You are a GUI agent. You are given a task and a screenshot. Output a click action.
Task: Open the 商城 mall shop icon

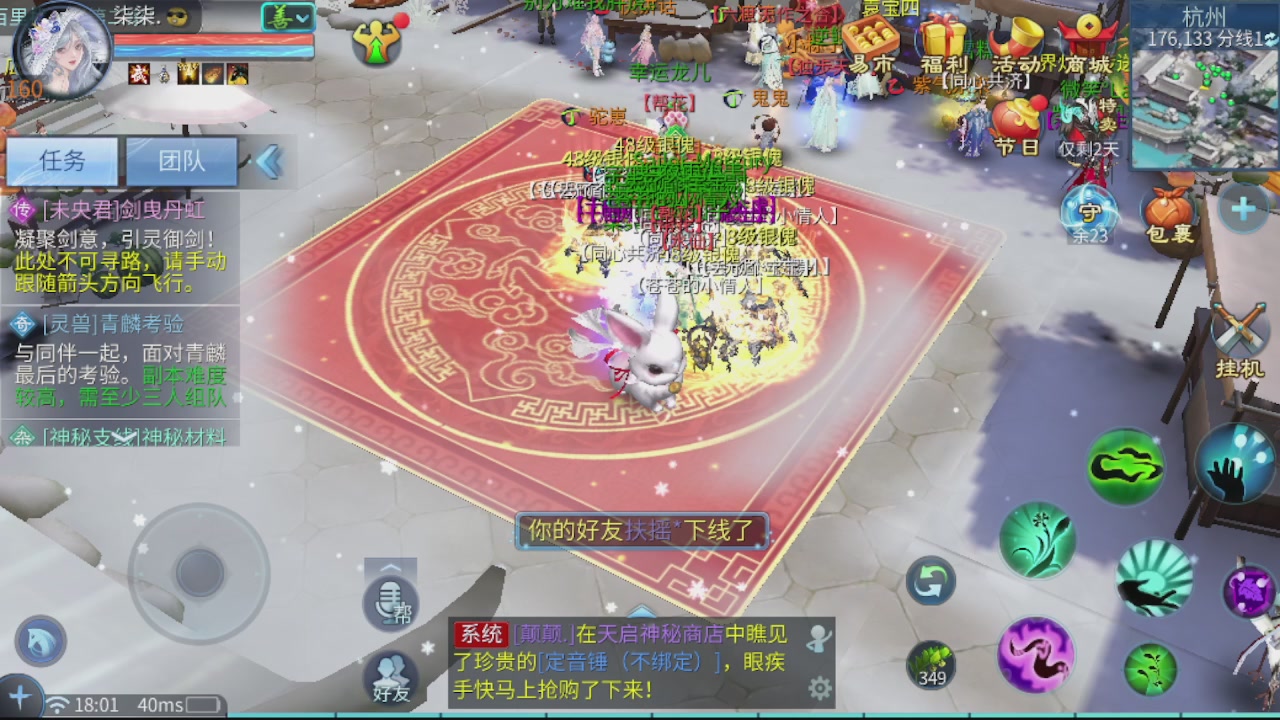[1088, 32]
